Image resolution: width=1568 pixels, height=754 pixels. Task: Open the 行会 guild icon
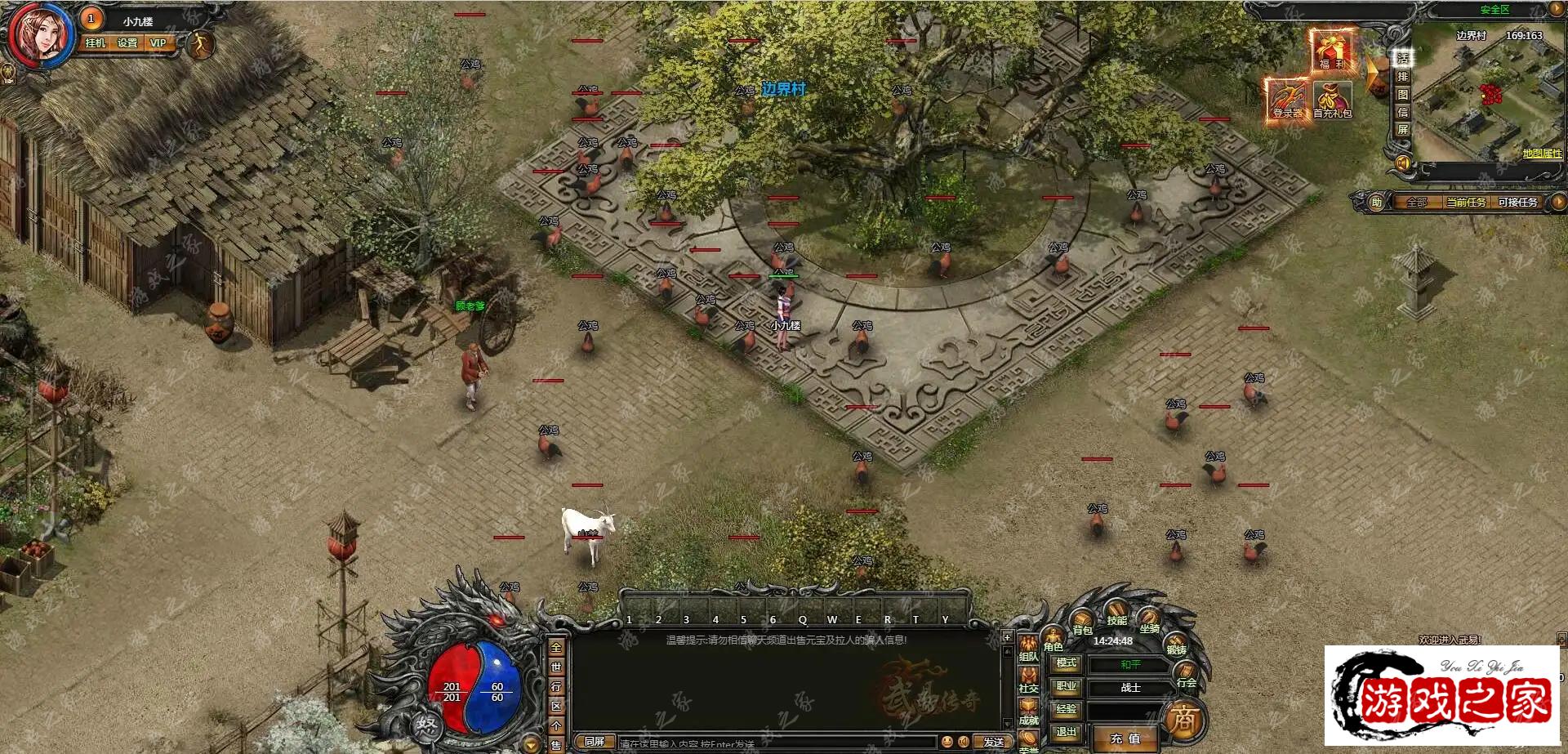click(1186, 675)
